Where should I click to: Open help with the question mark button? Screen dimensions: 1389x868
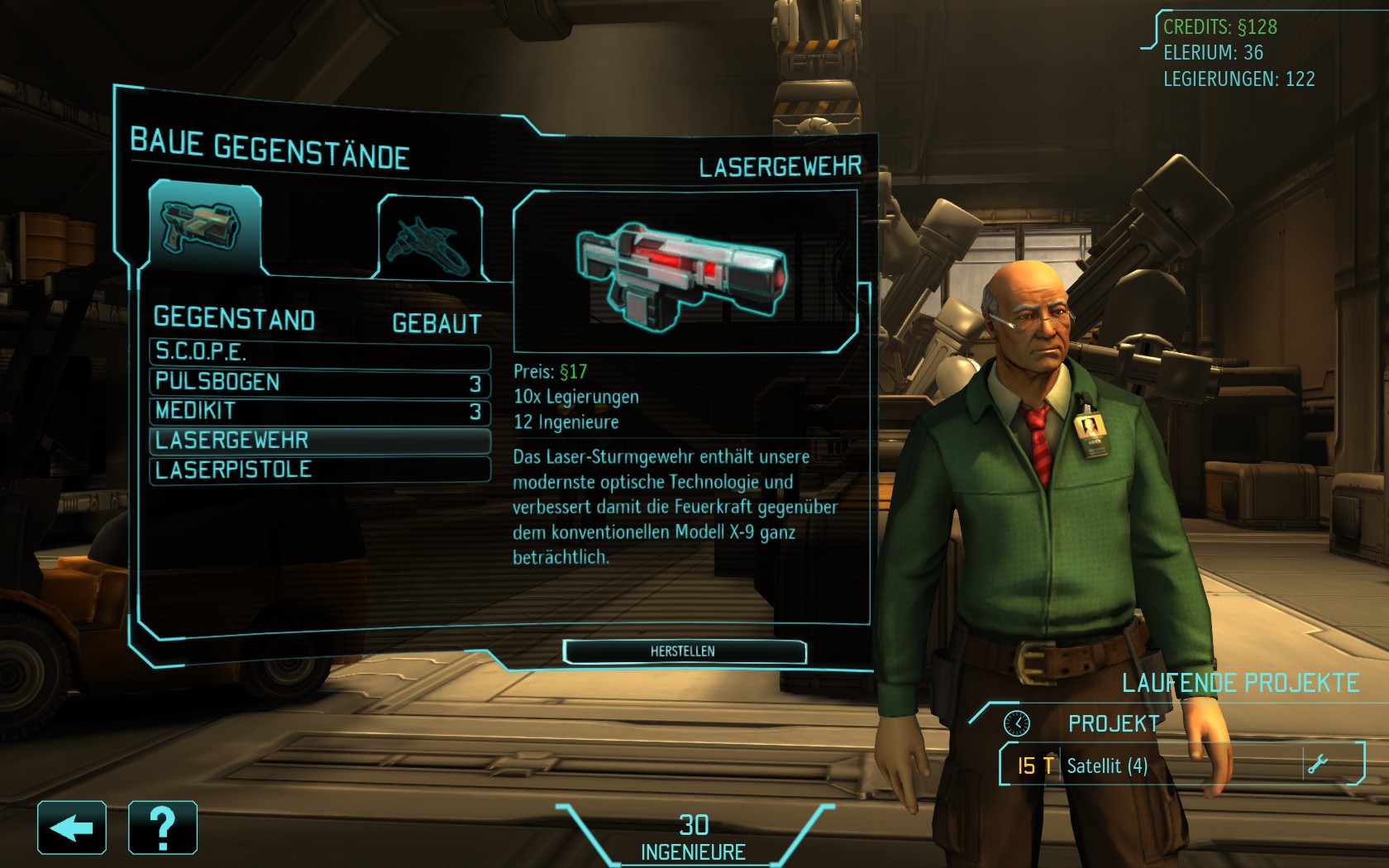[163, 827]
